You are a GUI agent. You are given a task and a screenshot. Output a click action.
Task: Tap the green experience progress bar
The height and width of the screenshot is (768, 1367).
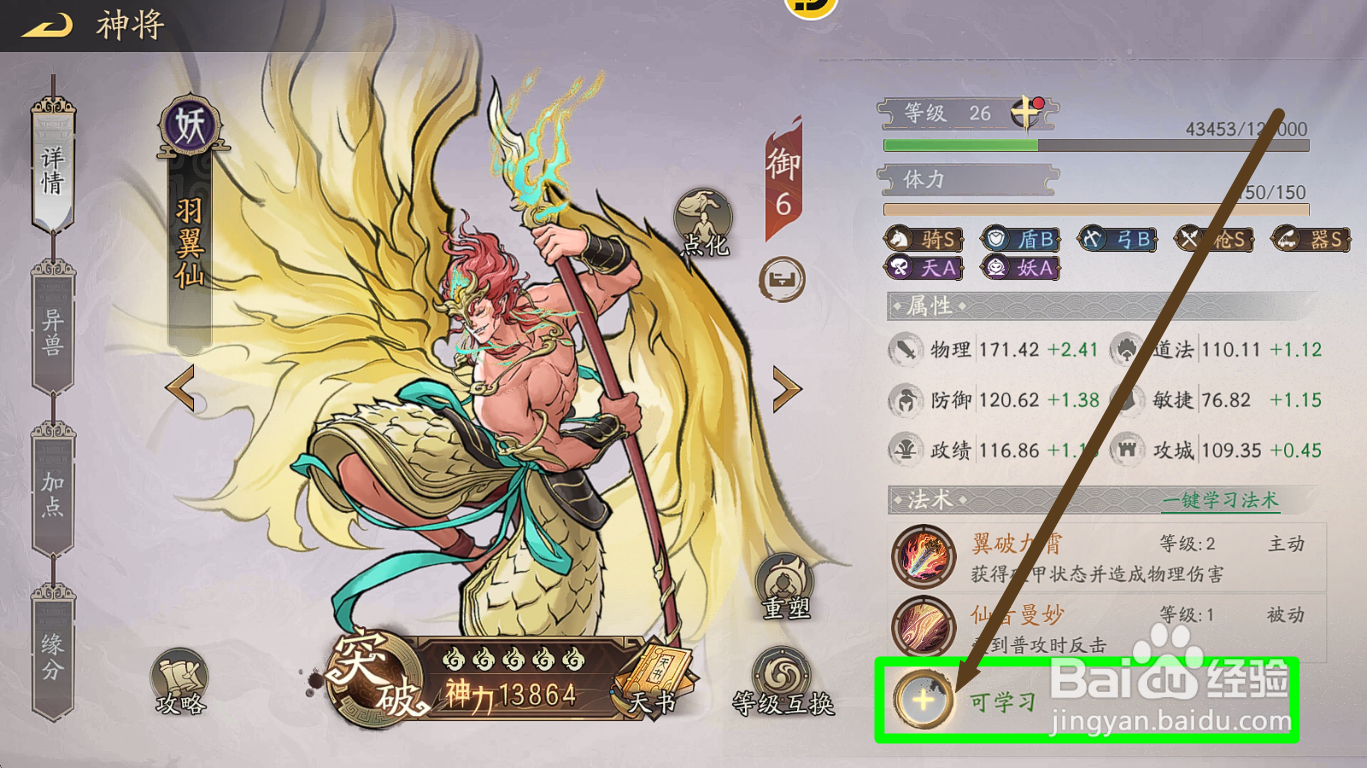[x=960, y=145]
